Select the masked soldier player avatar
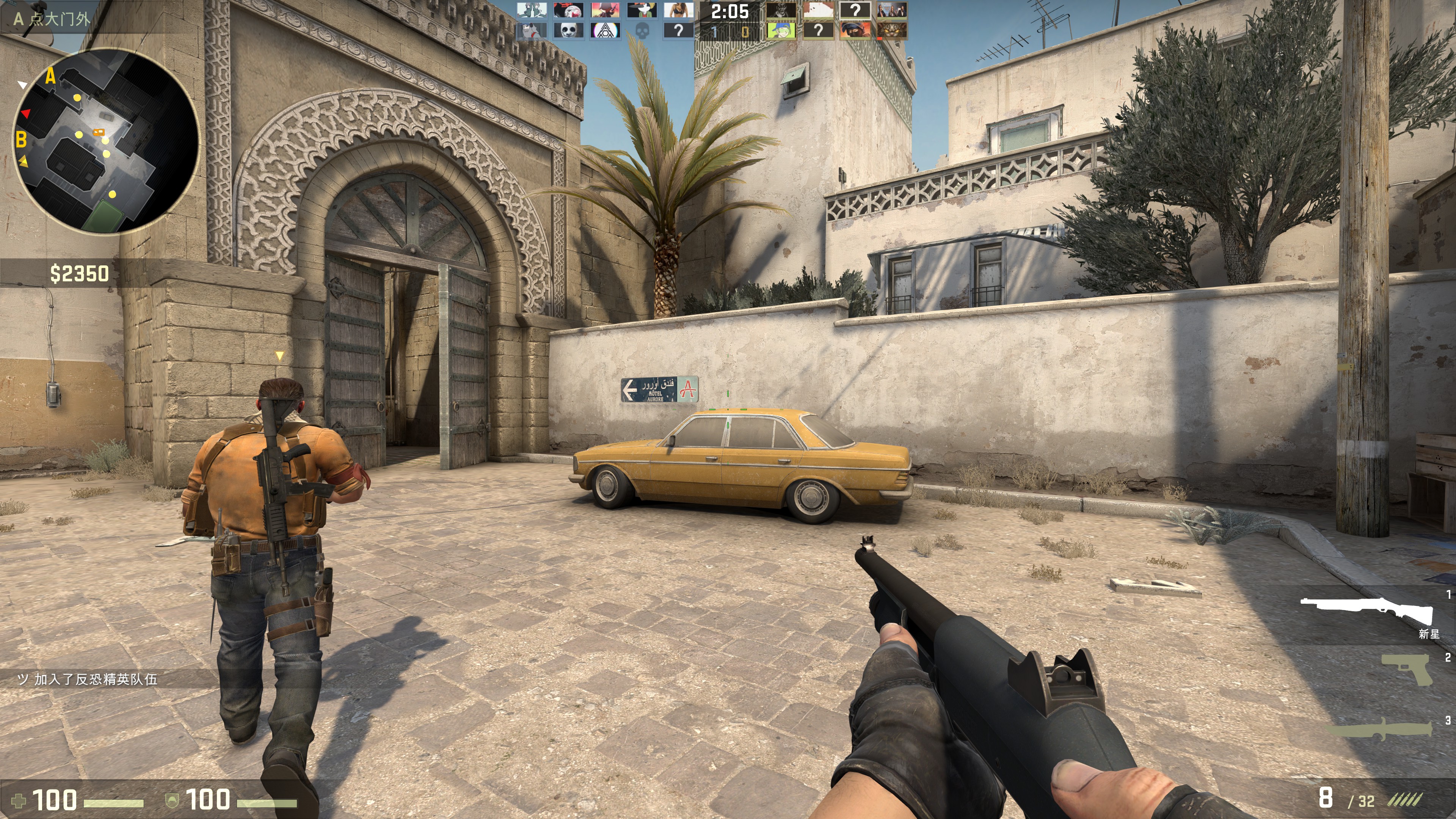The height and width of the screenshot is (819, 1456). [x=855, y=30]
